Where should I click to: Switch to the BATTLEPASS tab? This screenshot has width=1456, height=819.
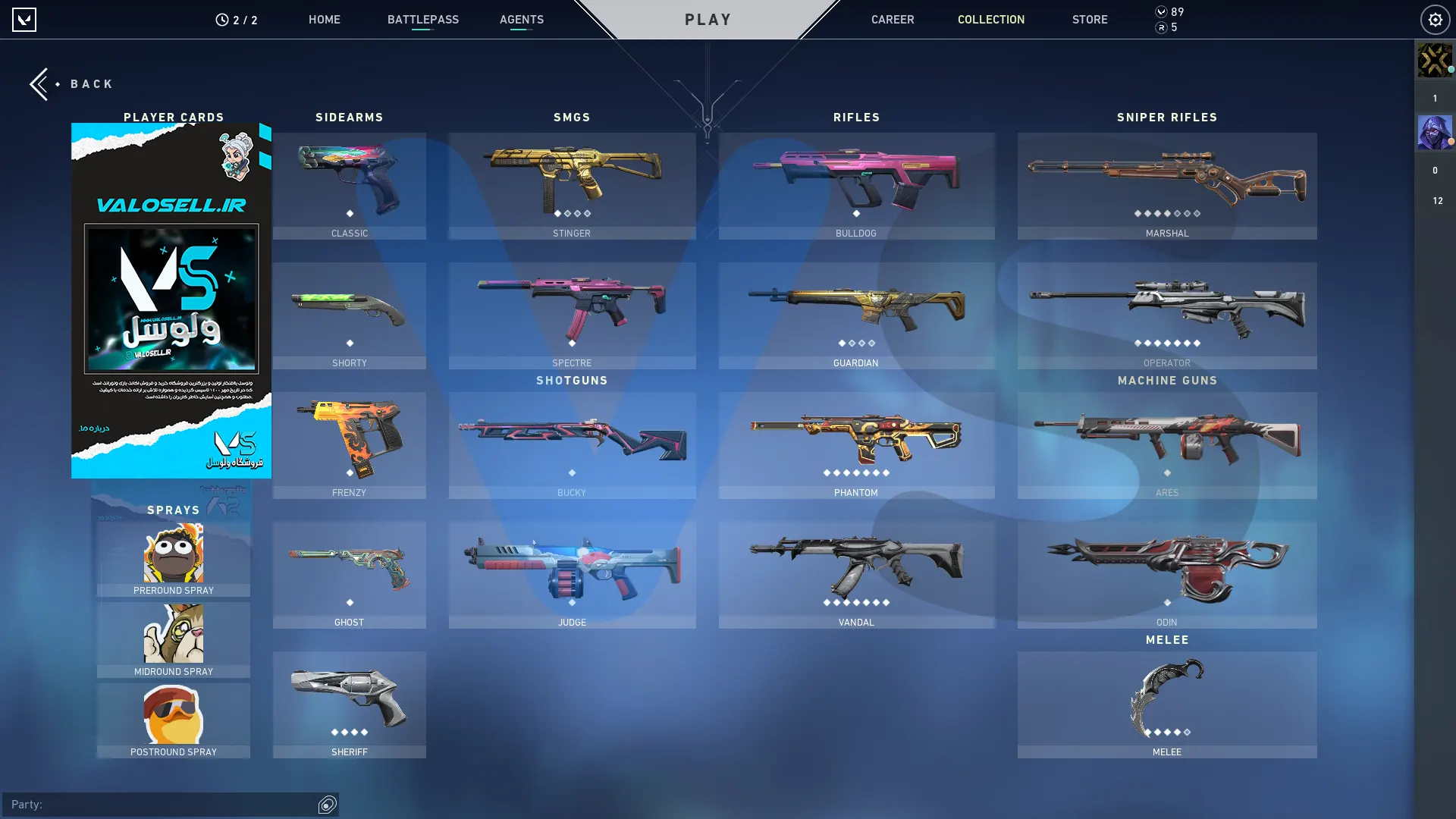click(x=422, y=20)
